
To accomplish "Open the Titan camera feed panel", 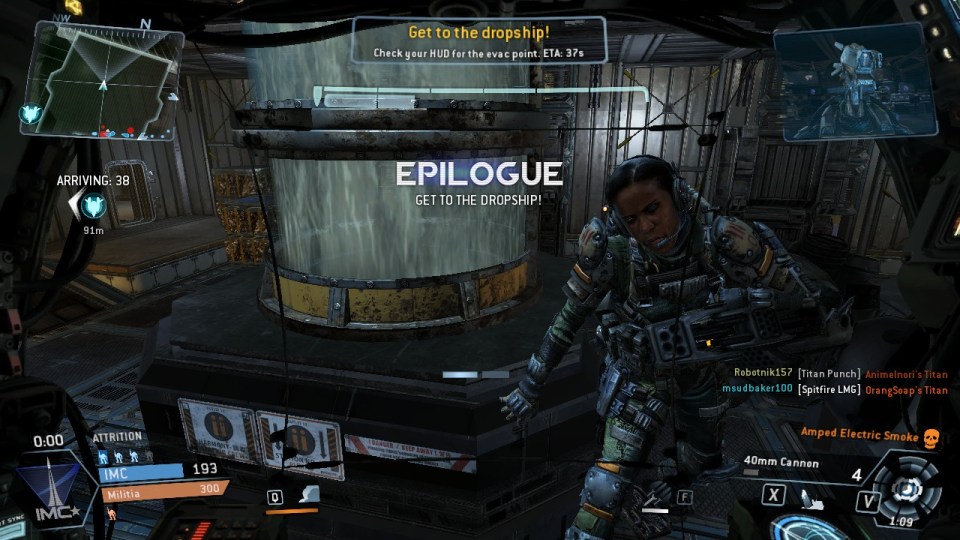I will click(853, 78).
